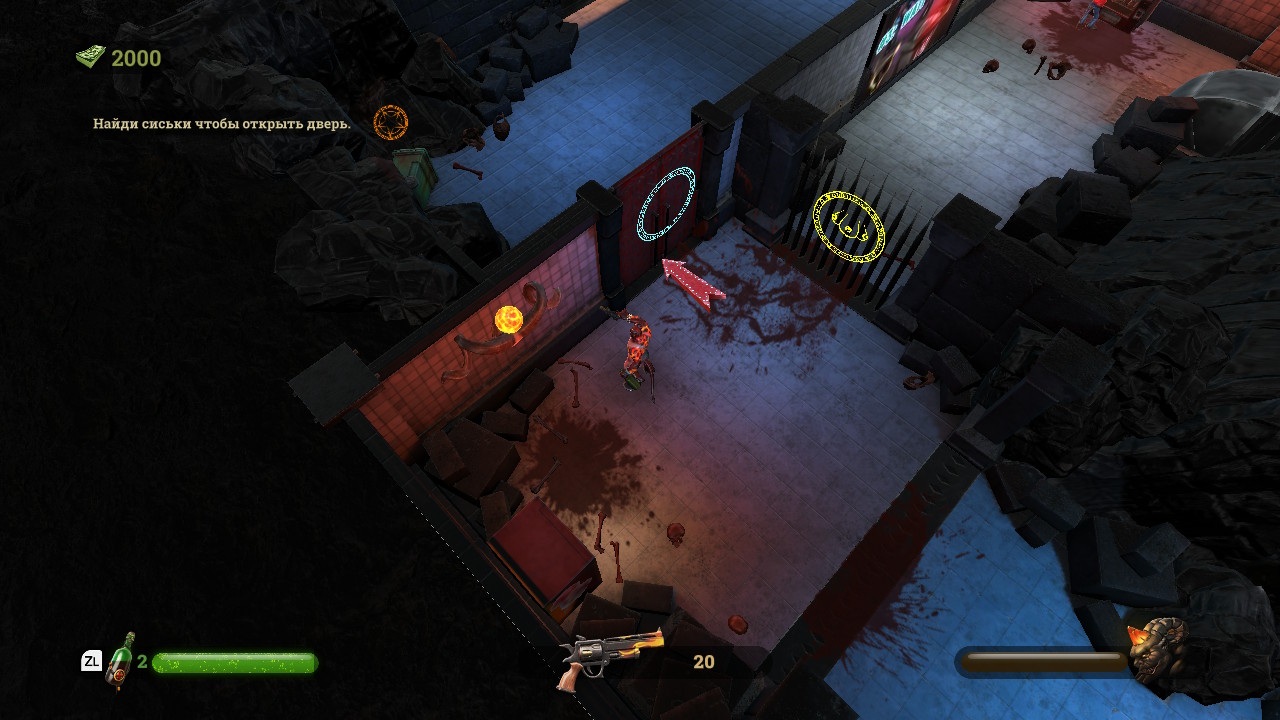This screenshot has width=1280, height=720.
Task: Click the door-opening objective text
Action: coord(222,124)
